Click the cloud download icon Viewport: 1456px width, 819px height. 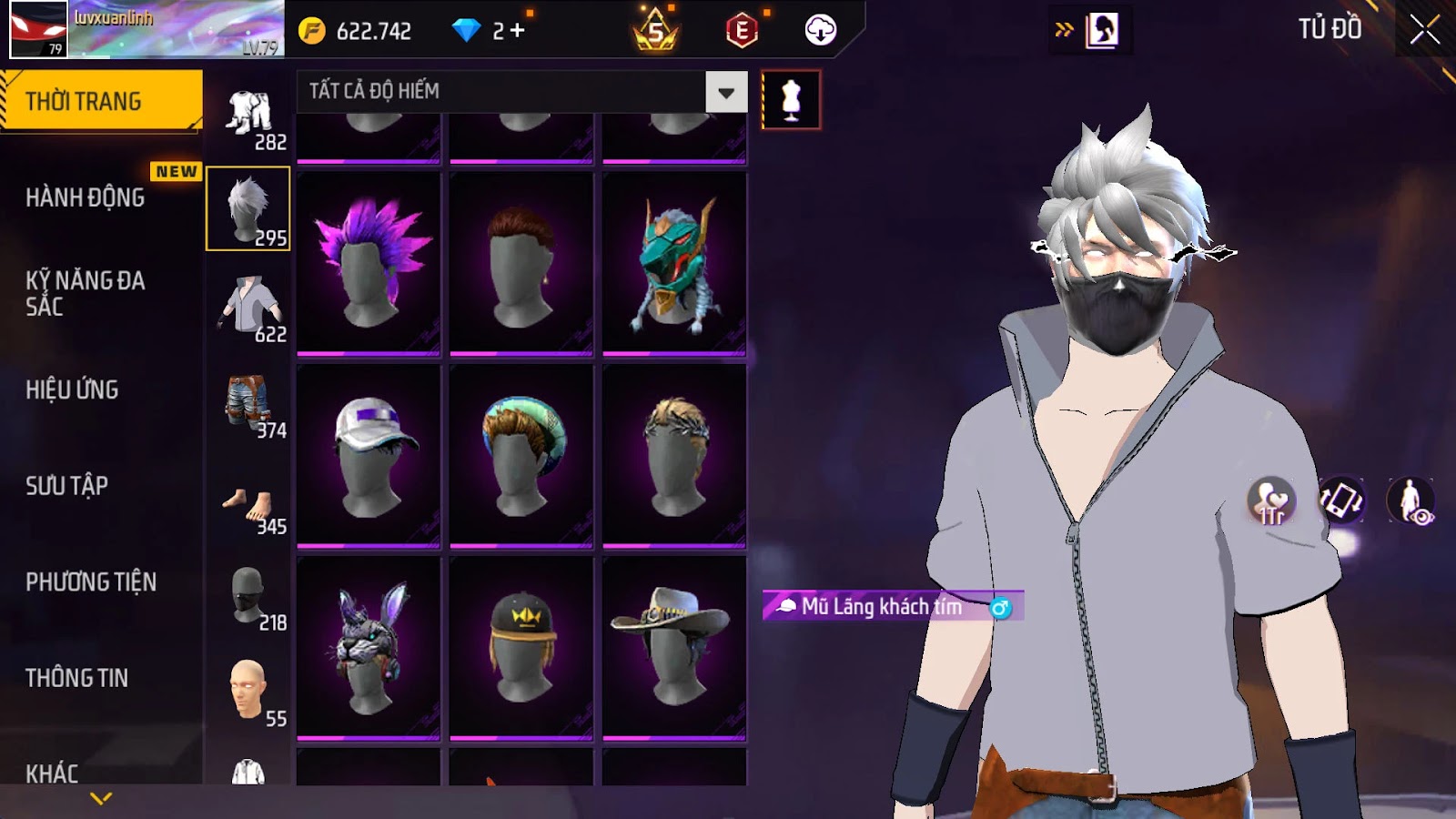[x=820, y=30]
